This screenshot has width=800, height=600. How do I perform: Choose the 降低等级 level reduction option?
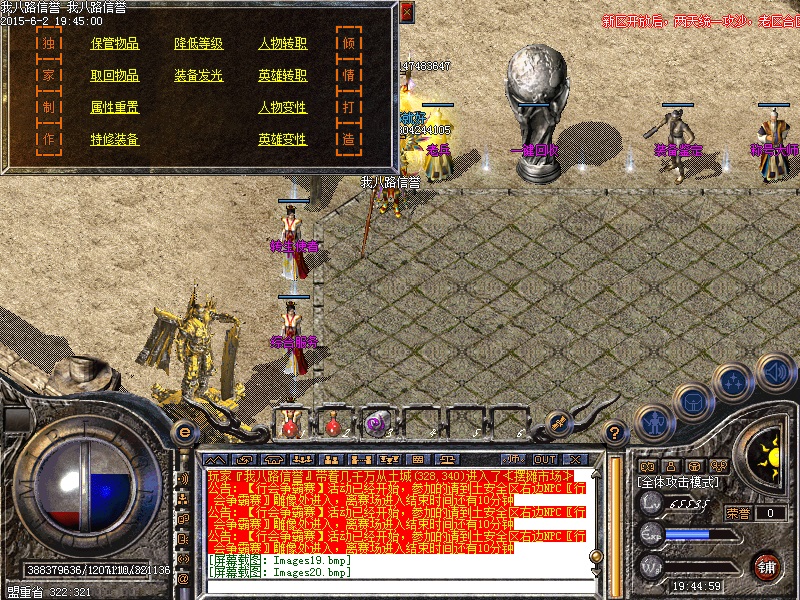click(x=199, y=44)
